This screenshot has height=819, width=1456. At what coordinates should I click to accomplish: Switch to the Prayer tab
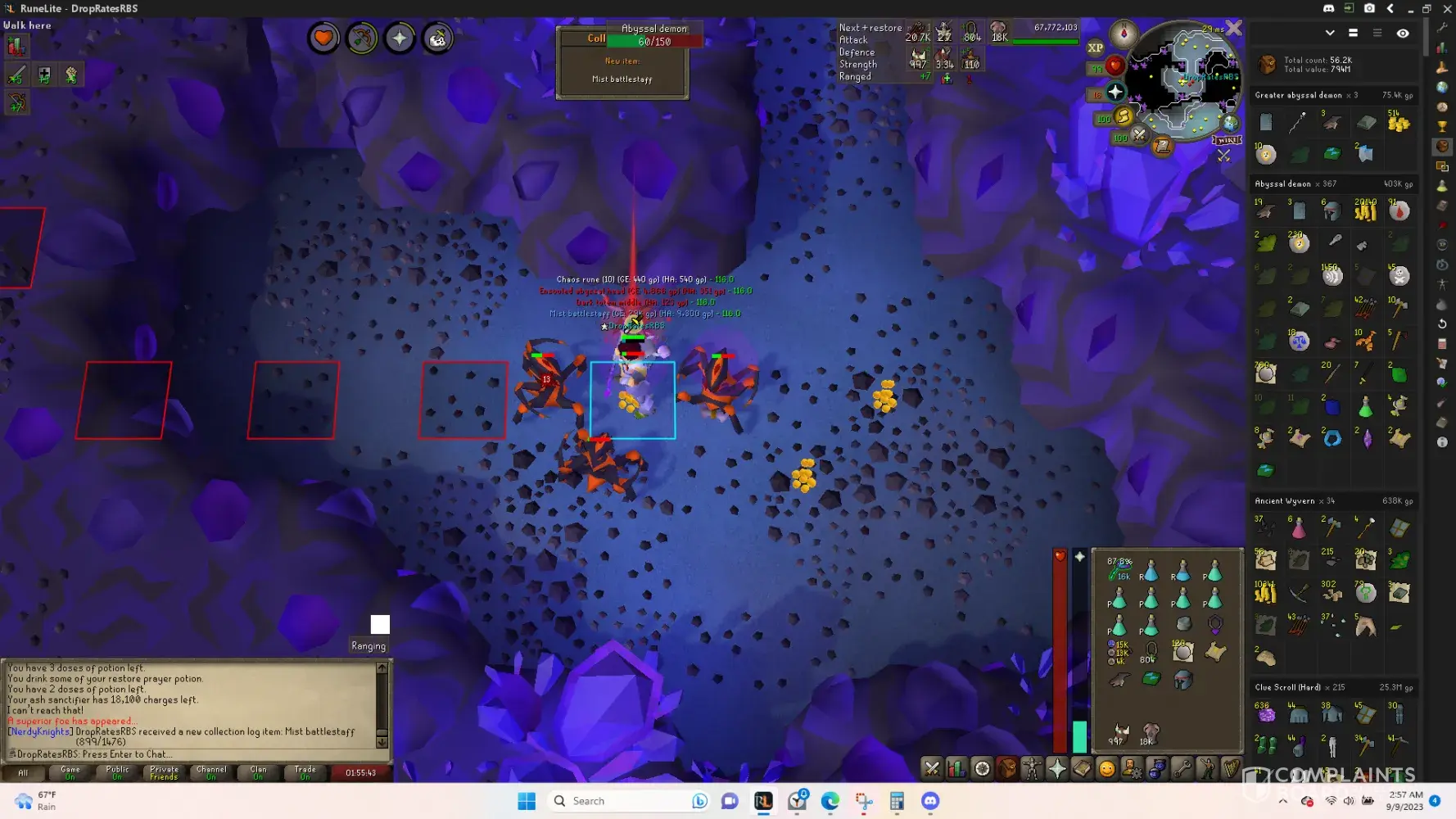1057,768
